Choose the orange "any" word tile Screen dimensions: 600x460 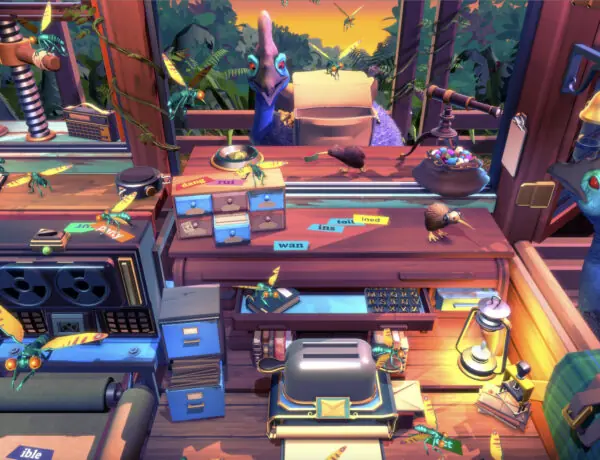(114, 236)
